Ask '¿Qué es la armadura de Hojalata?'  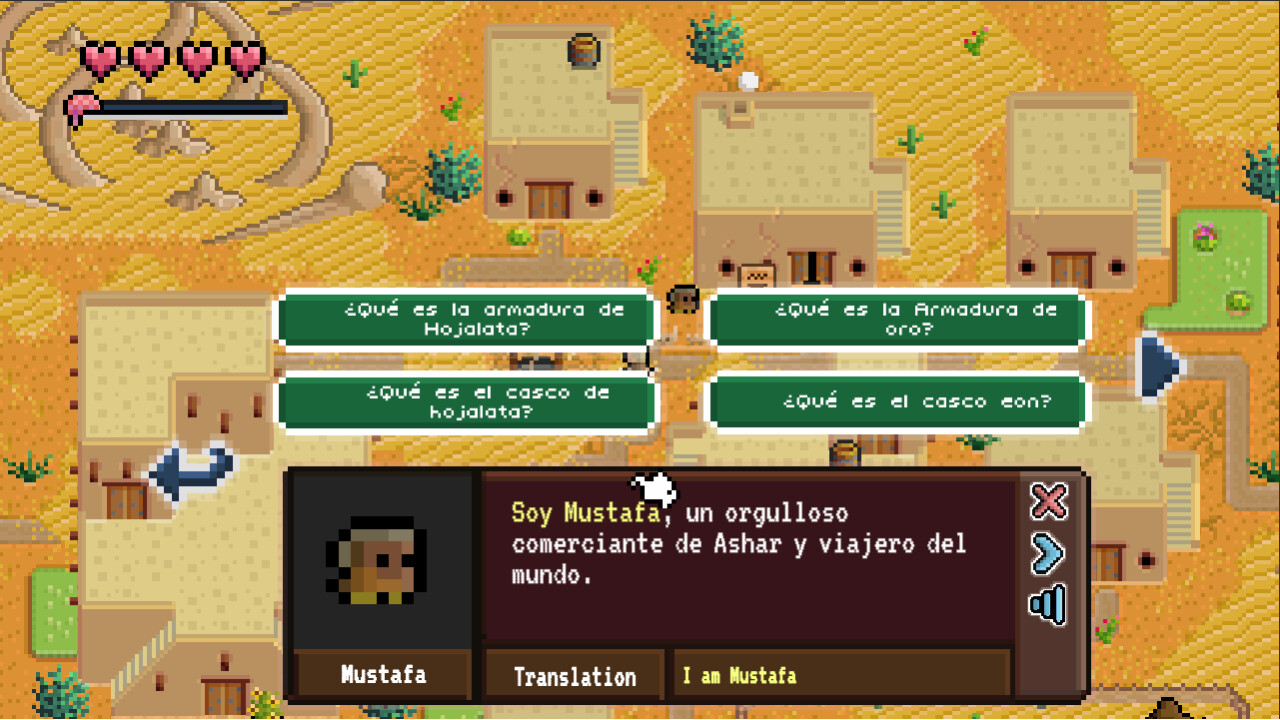tap(466, 318)
